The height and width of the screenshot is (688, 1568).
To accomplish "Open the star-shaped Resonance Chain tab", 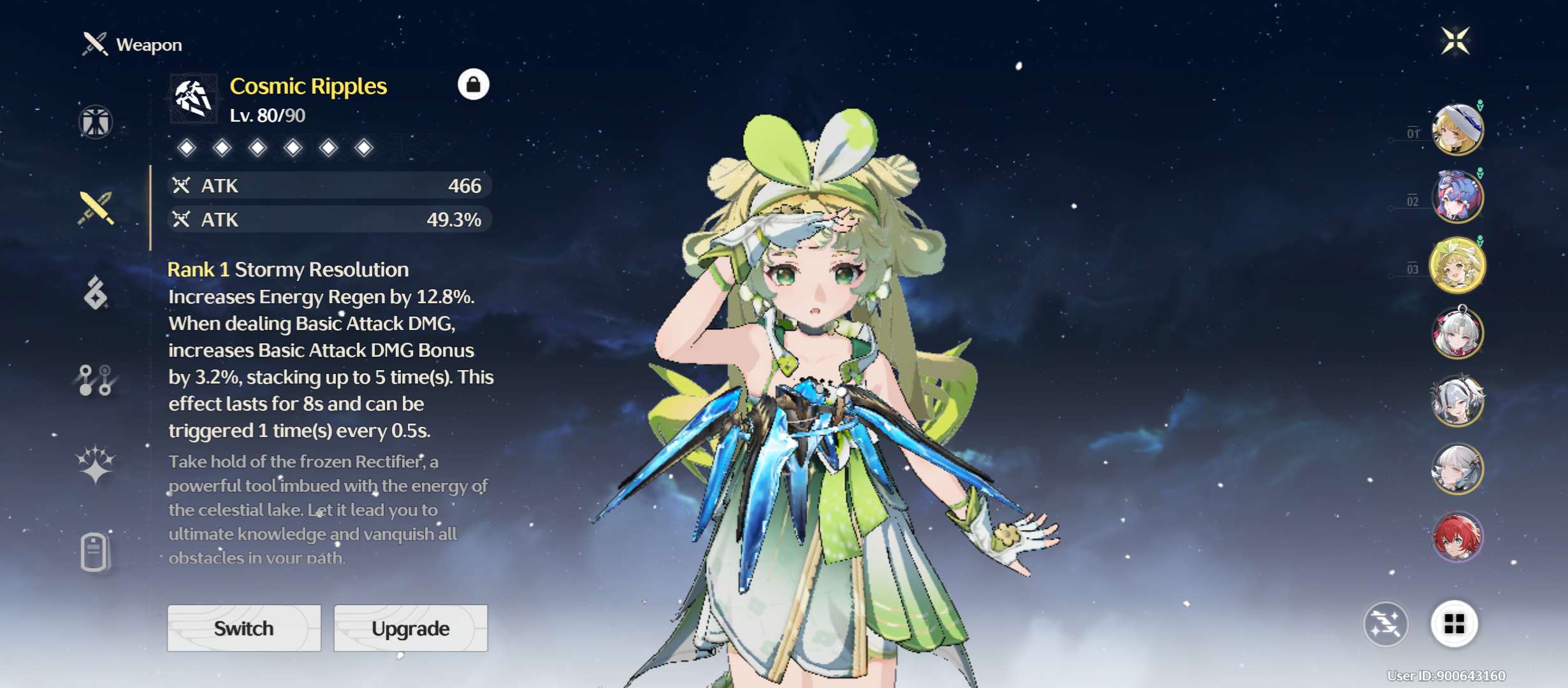I will coord(96,464).
